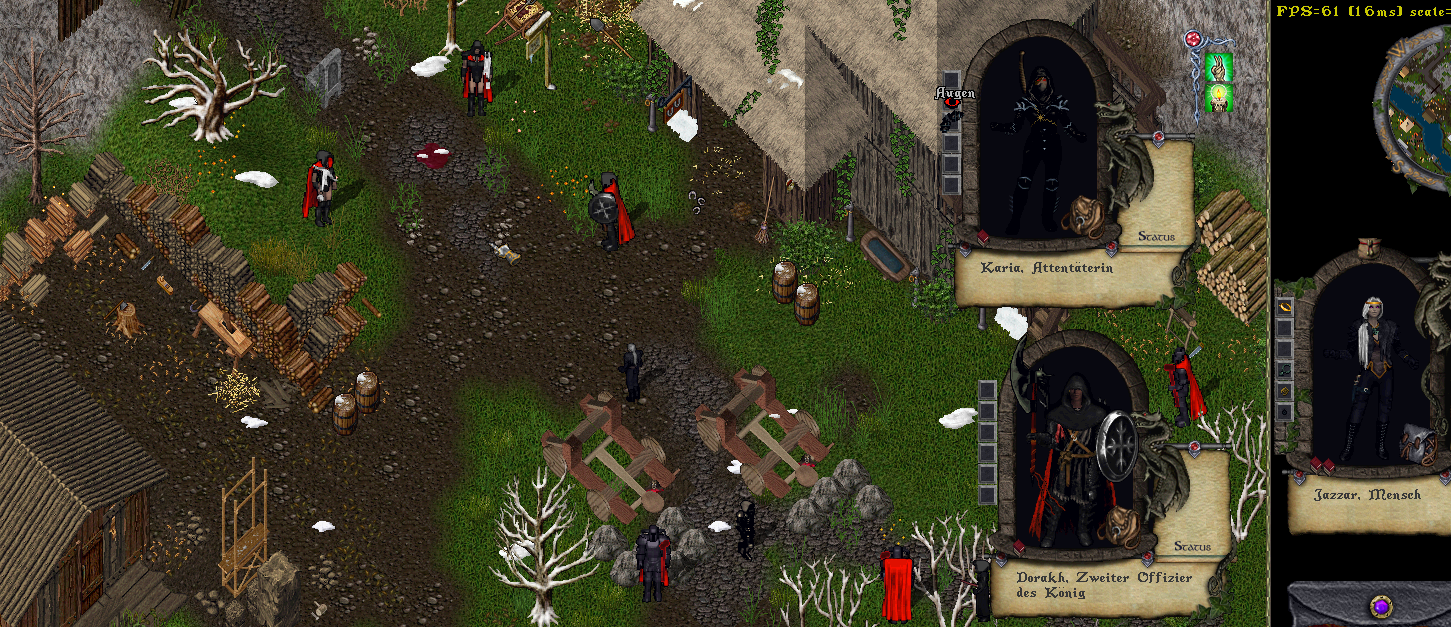Select the green hand gesture buff icon
The image size is (1451, 627).
click(x=1219, y=68)
